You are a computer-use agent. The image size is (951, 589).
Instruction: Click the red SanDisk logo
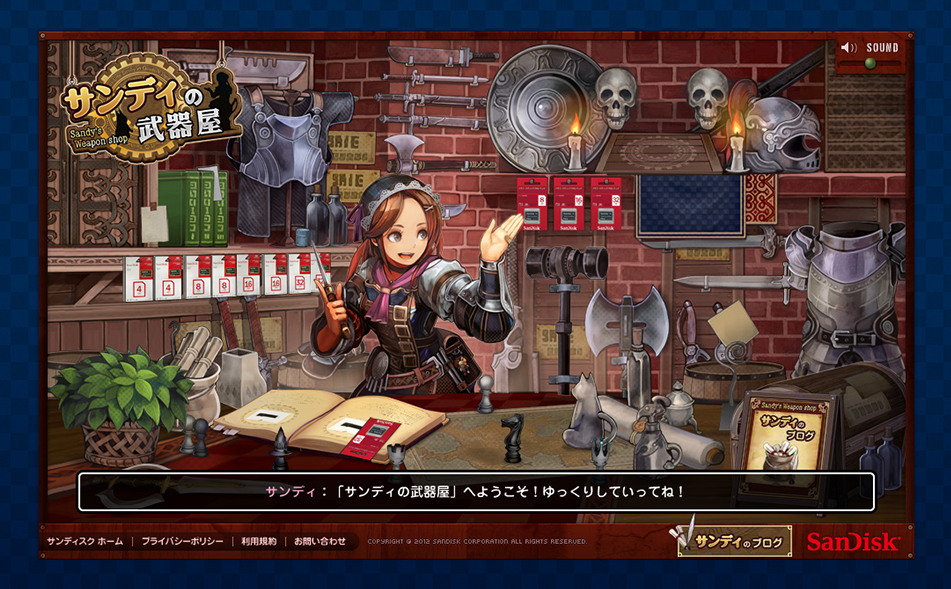[x=853, y=542]
